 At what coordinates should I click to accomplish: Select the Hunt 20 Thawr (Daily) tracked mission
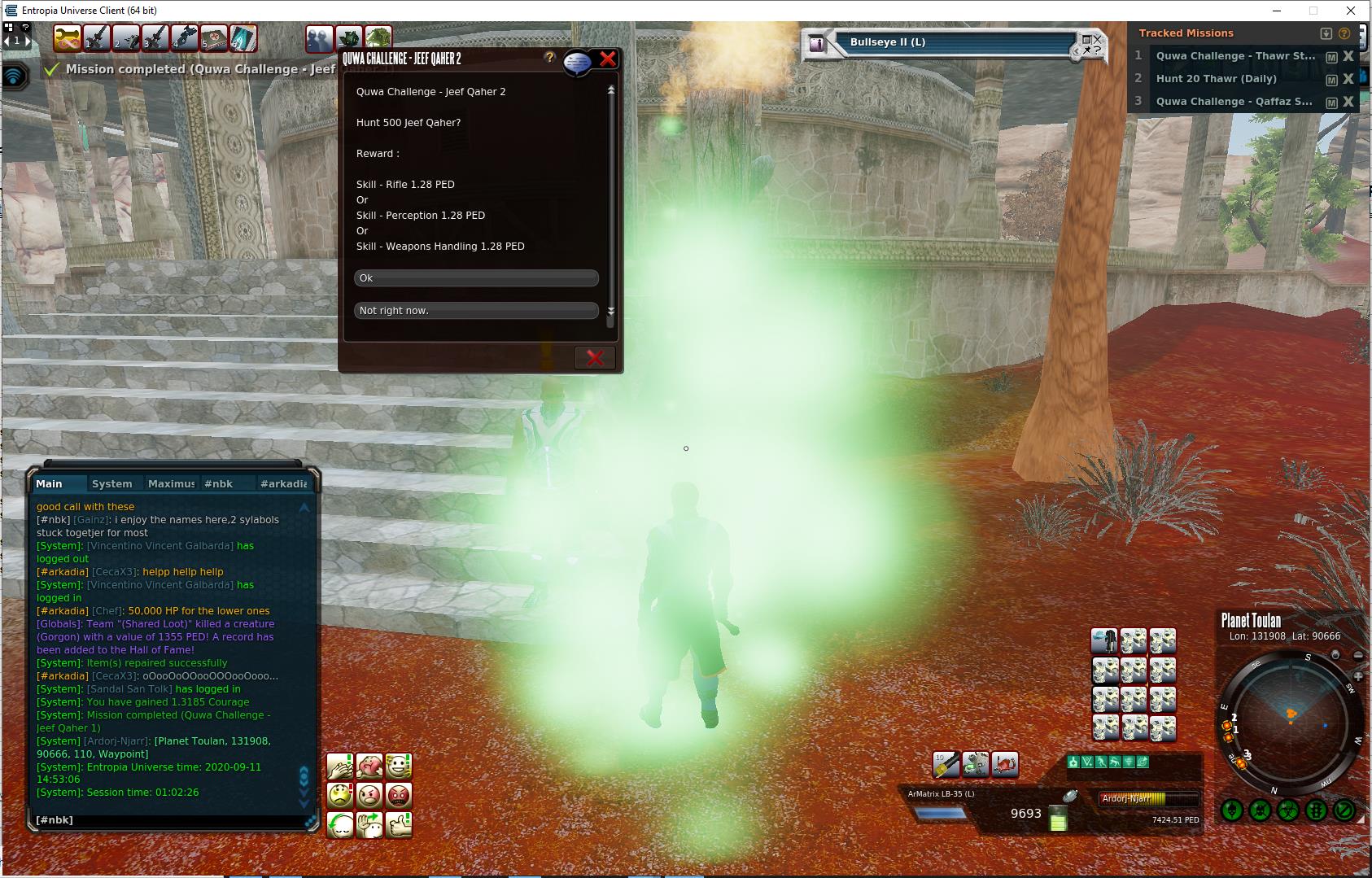[1216, 79]
